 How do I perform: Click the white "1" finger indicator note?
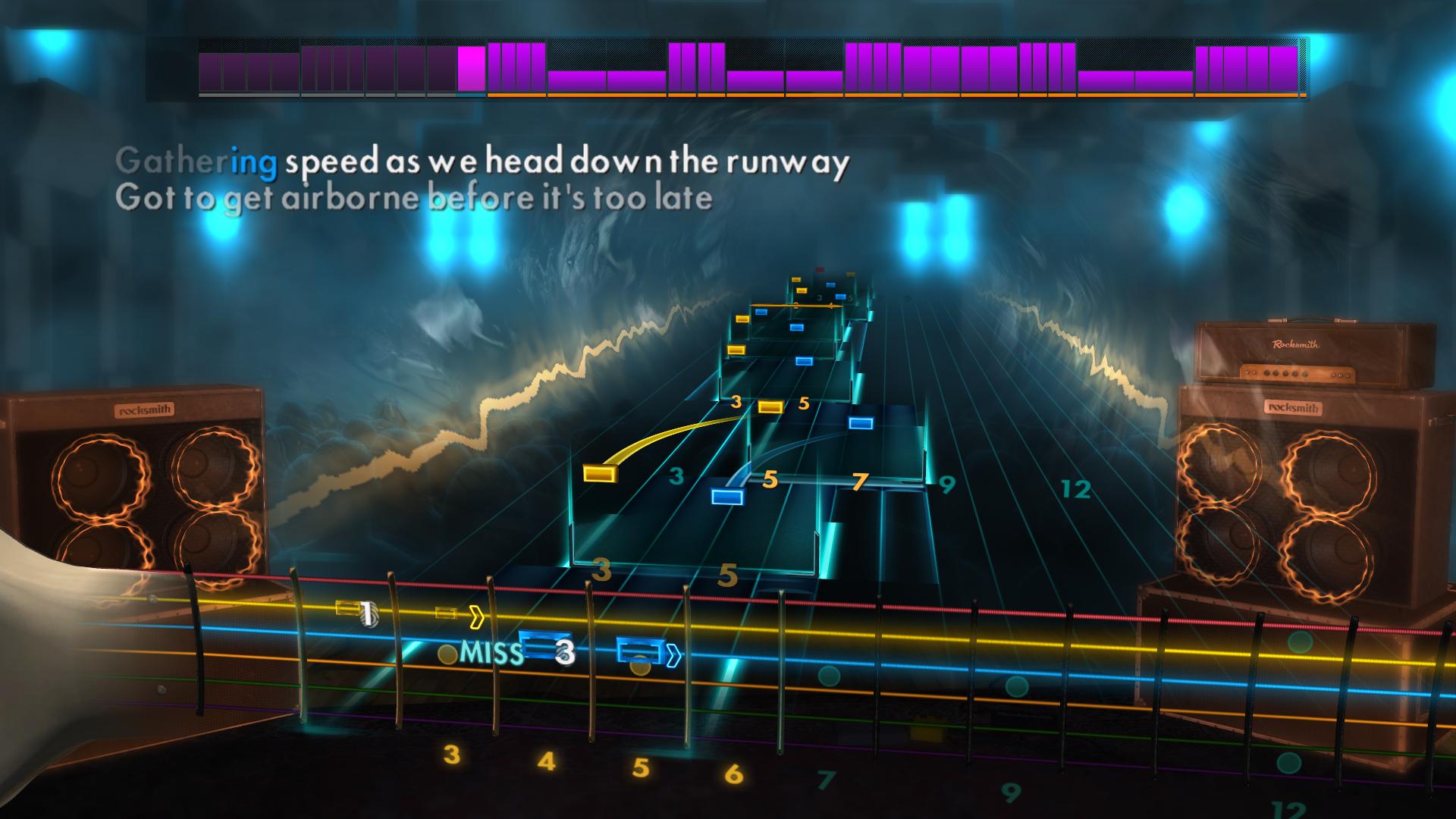(x=366, y=610)
